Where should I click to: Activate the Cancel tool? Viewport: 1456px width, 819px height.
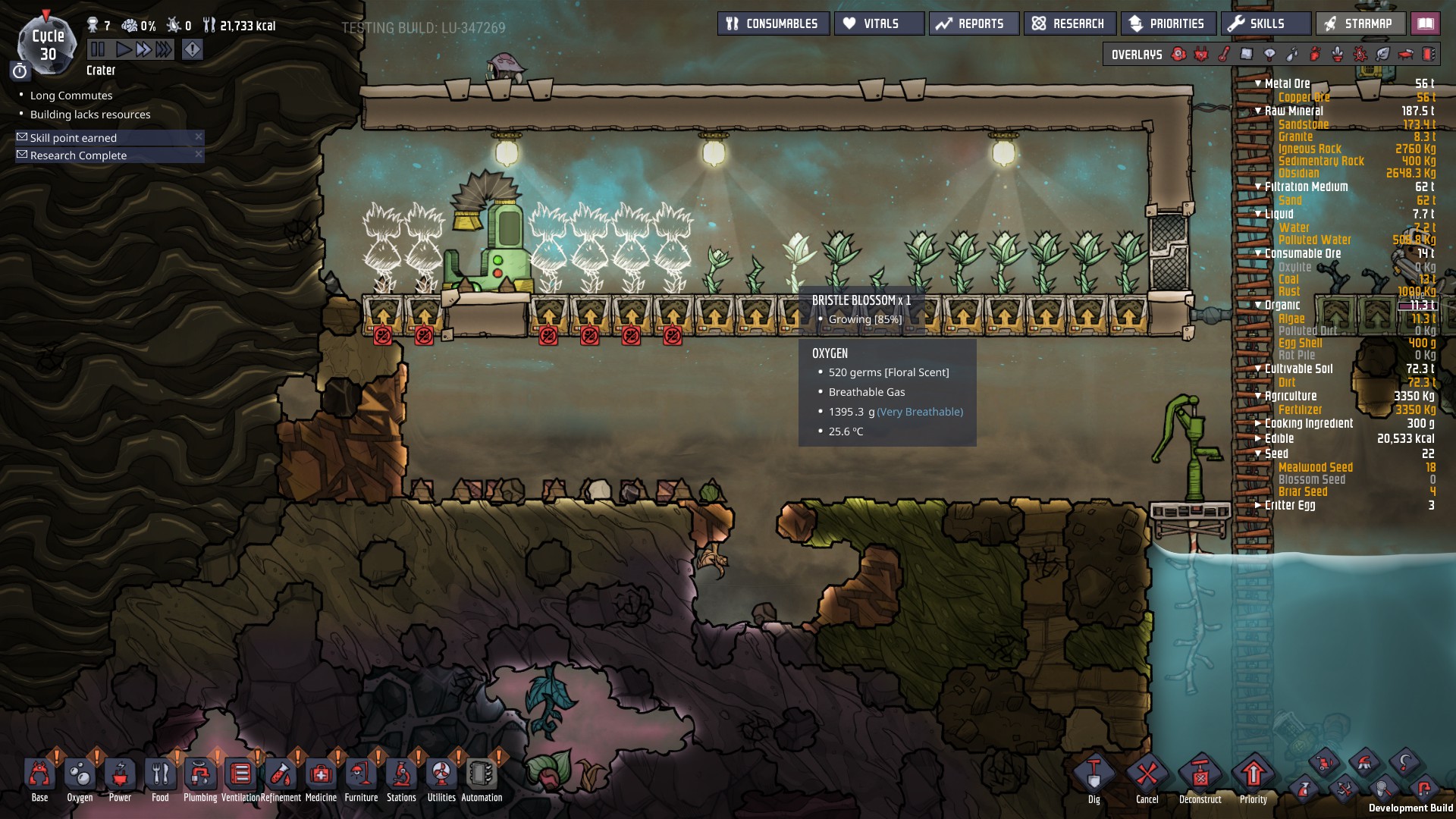[1147, 777]
